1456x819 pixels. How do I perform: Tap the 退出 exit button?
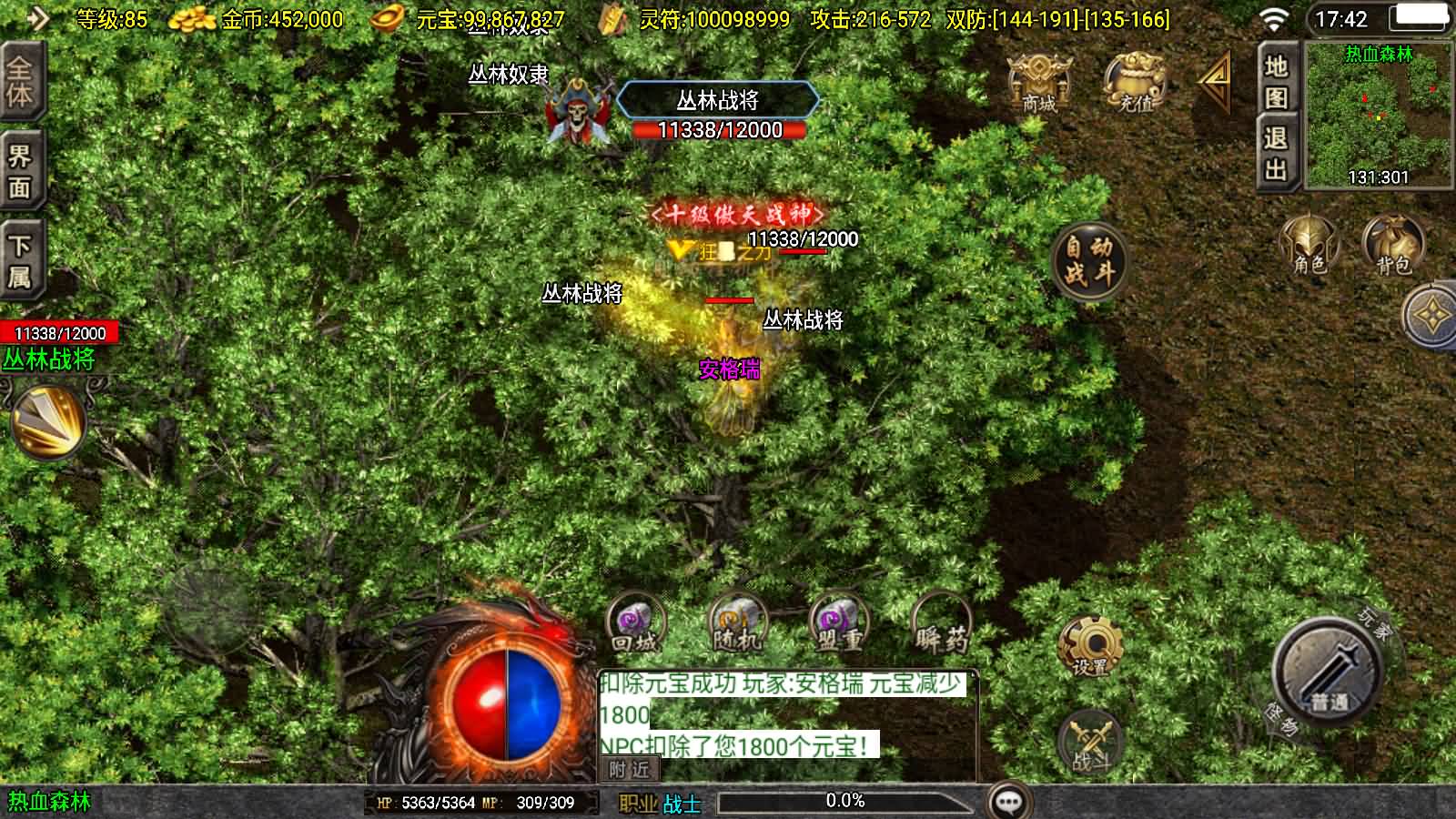pyautogui.click(x=1276, y=153)
